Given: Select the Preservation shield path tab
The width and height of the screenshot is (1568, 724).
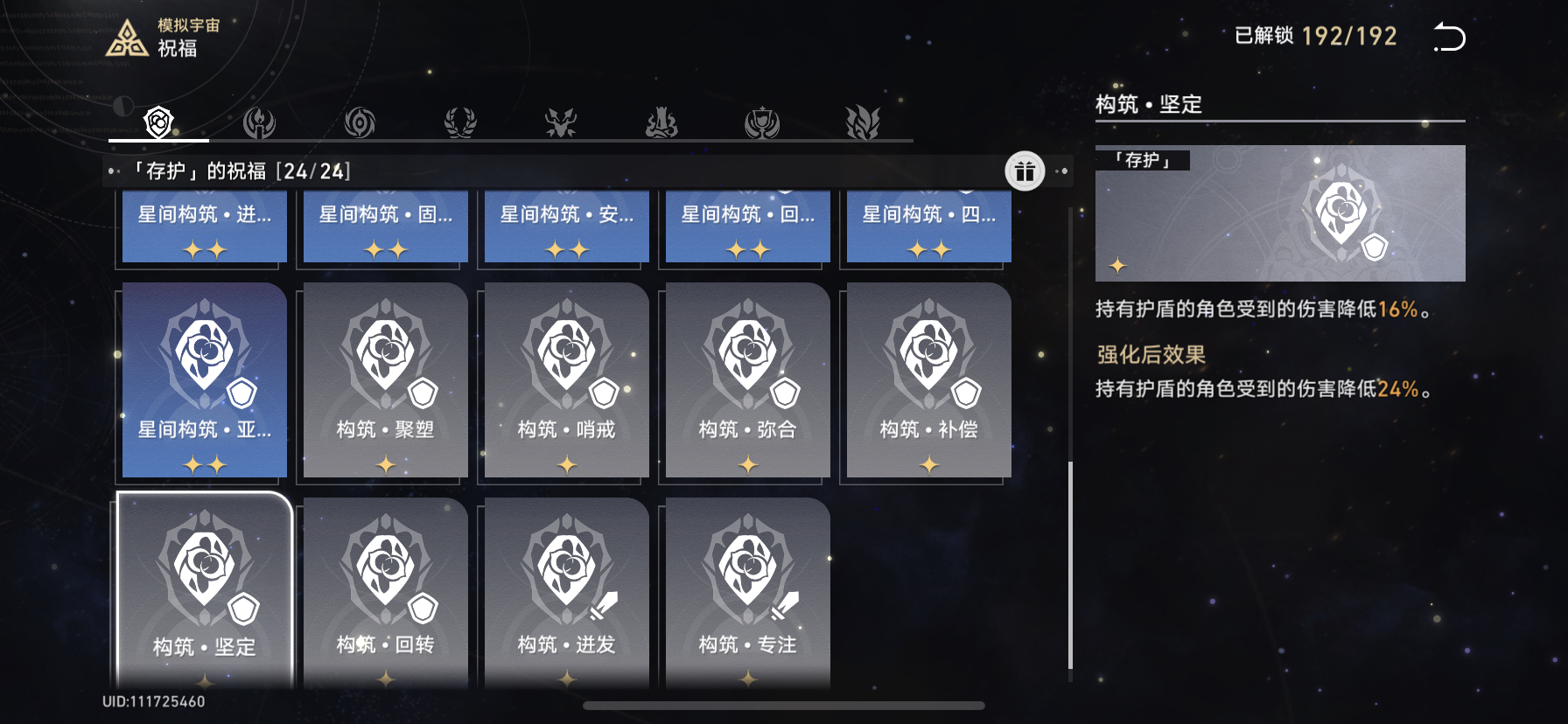Looking at the screenshot, I should (x=158, y=122).
